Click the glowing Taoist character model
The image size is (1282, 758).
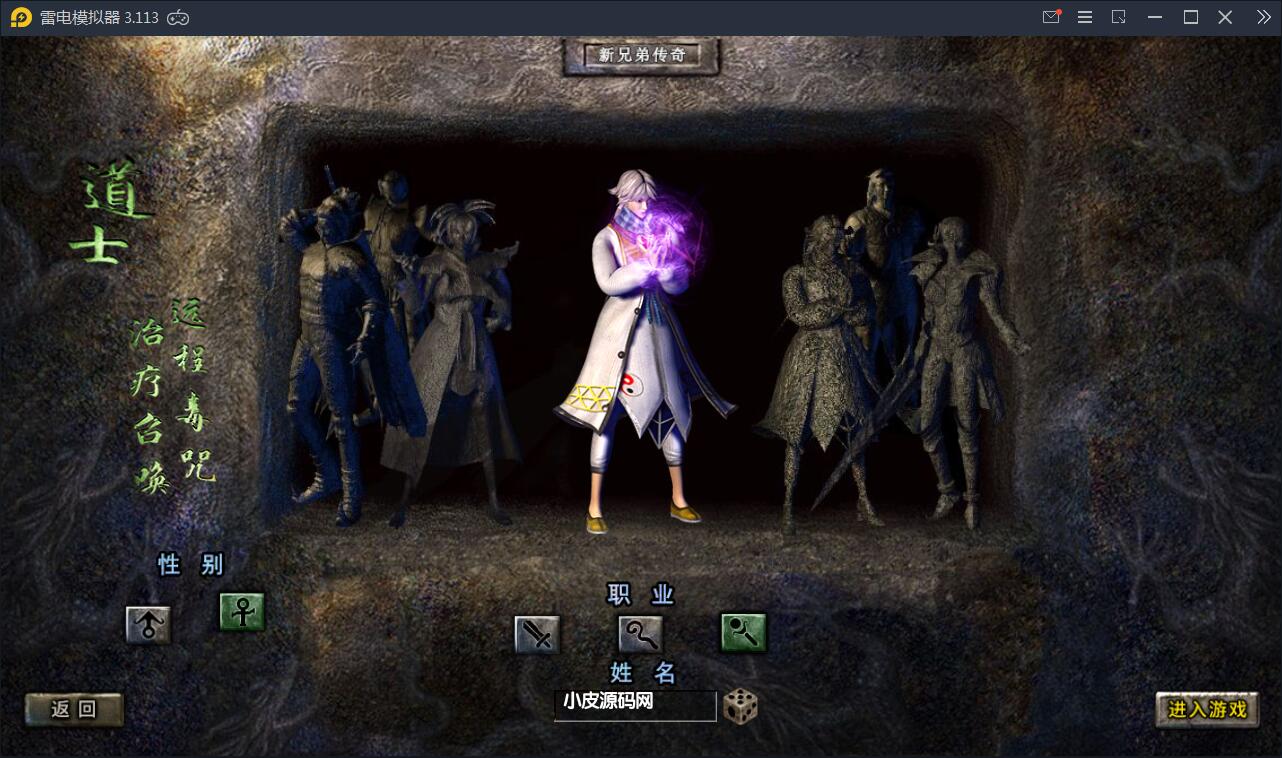(x=640, y=350)
